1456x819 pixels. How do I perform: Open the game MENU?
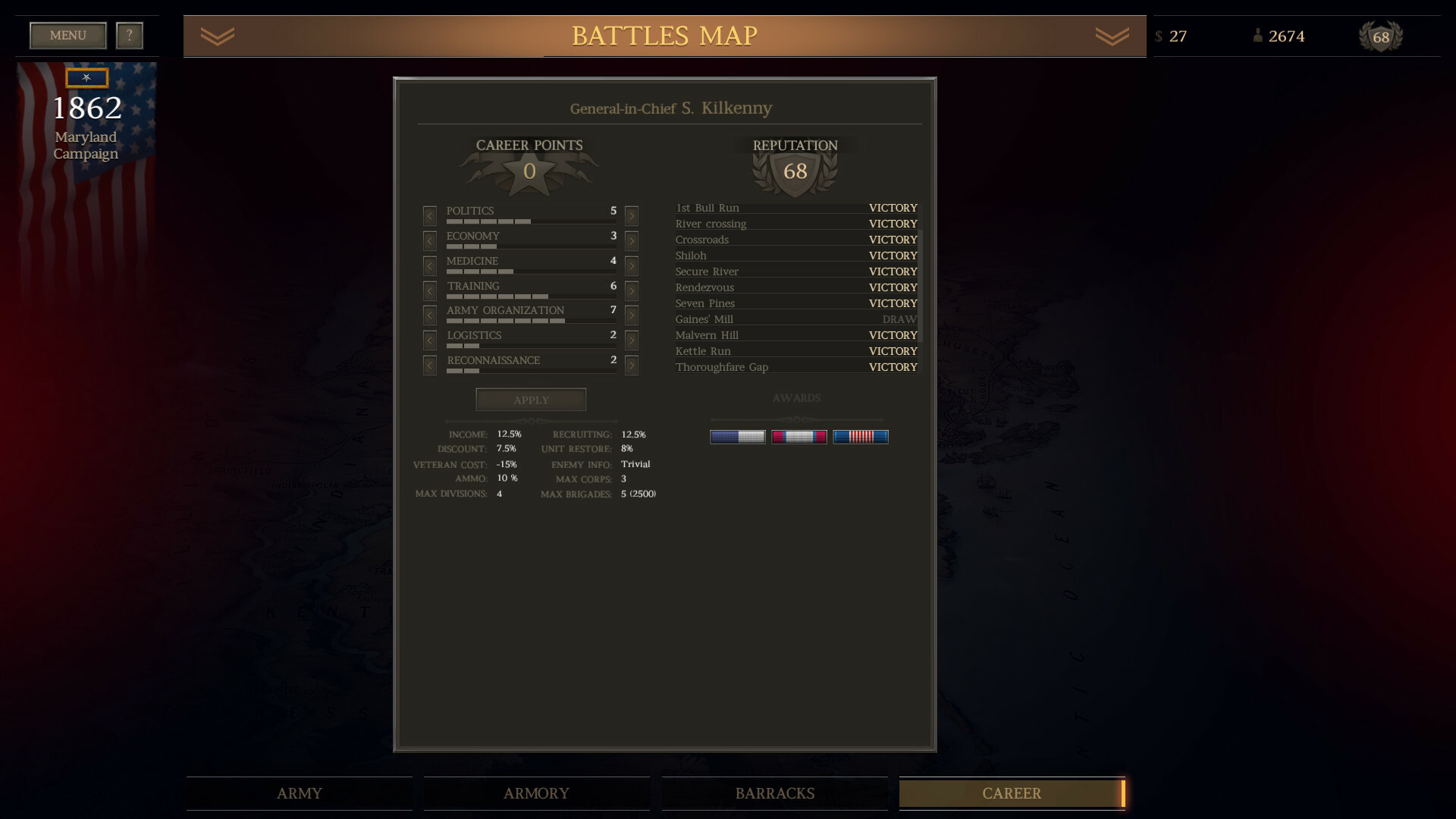tap(67, 35)
